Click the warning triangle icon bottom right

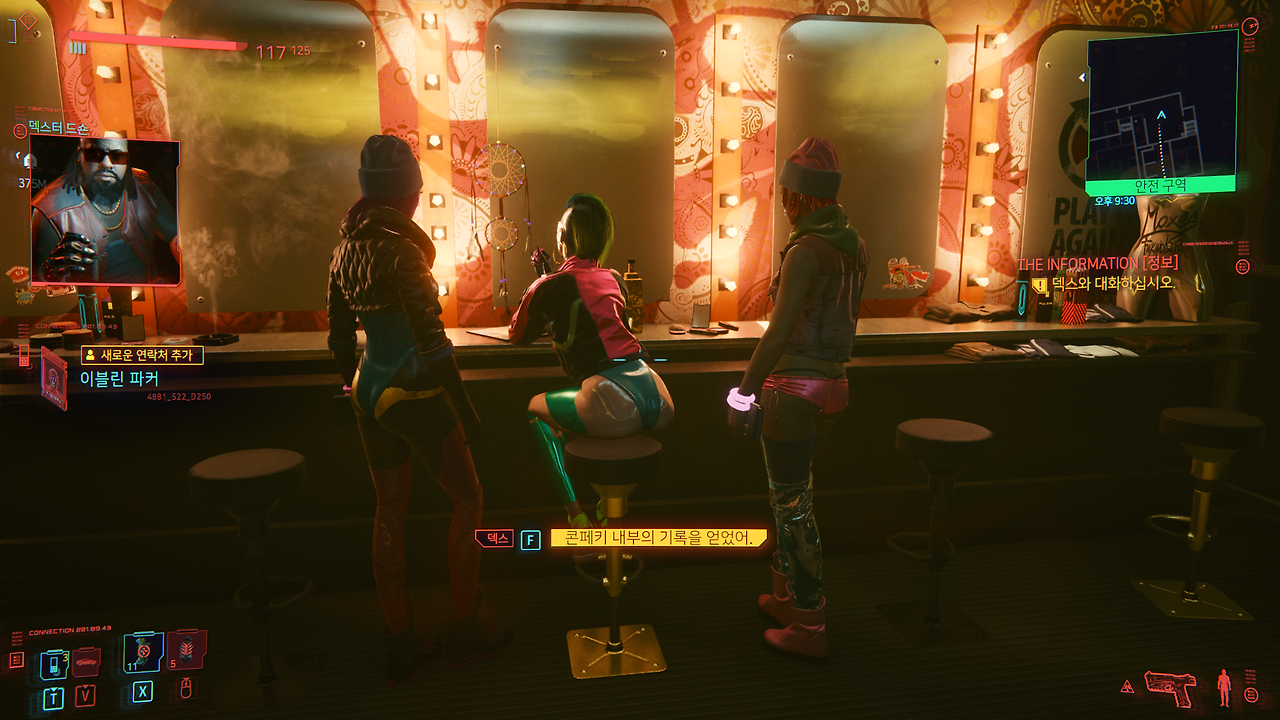pyautogui.click(x=1127, y=686)
